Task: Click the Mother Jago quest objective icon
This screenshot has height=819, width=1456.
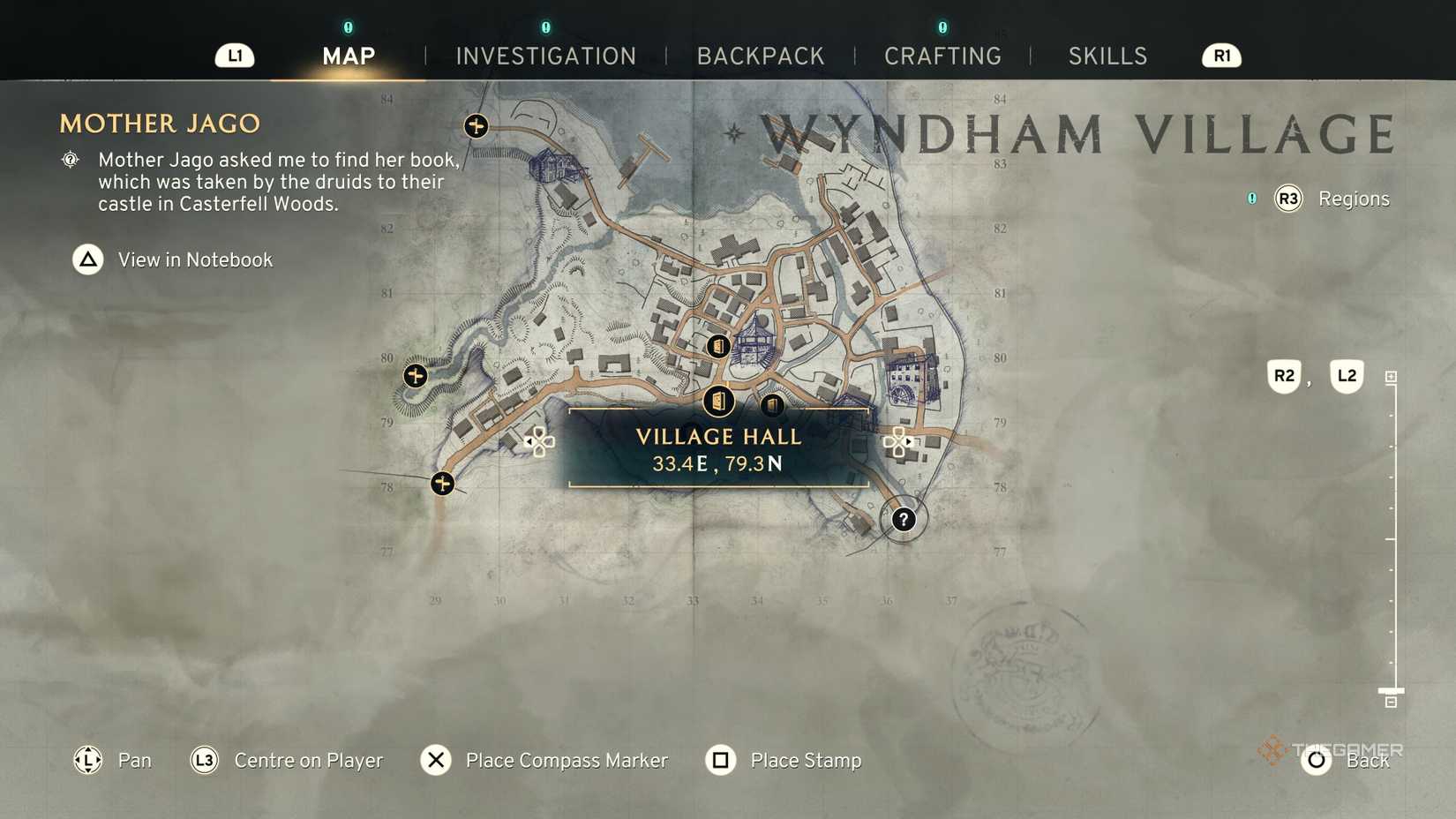Action: [70, 160]
